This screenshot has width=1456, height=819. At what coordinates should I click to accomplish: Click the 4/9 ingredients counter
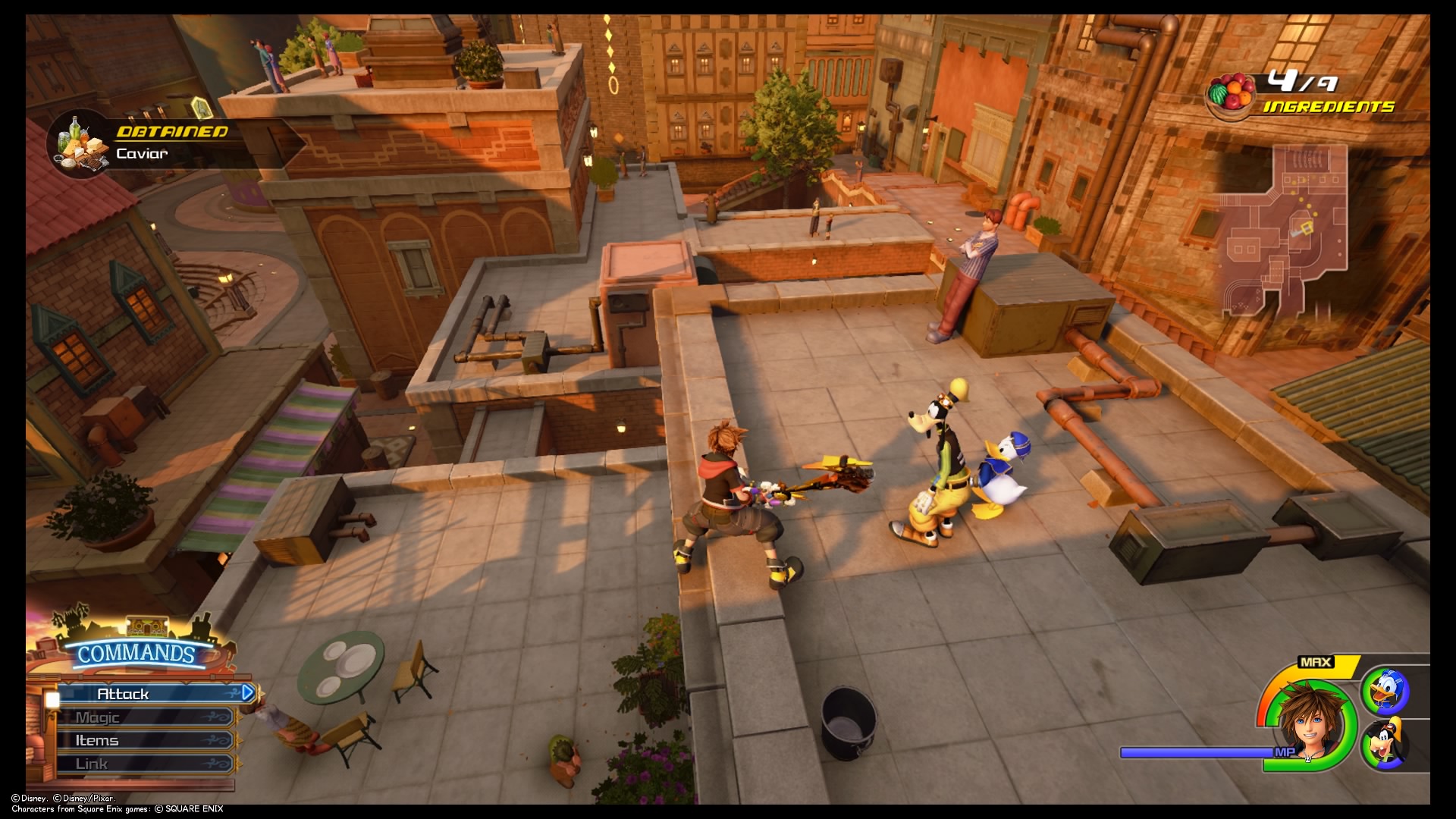tap(1304, 80)
